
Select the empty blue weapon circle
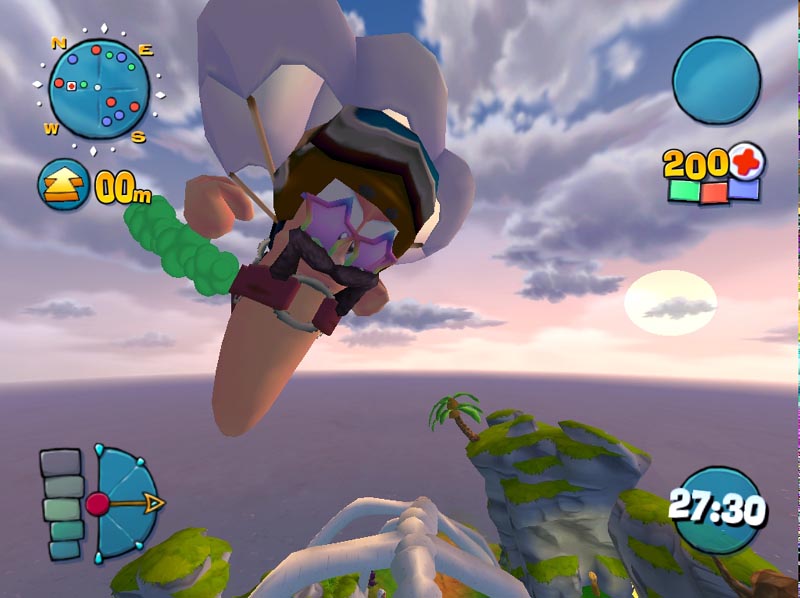pos(716,81)
